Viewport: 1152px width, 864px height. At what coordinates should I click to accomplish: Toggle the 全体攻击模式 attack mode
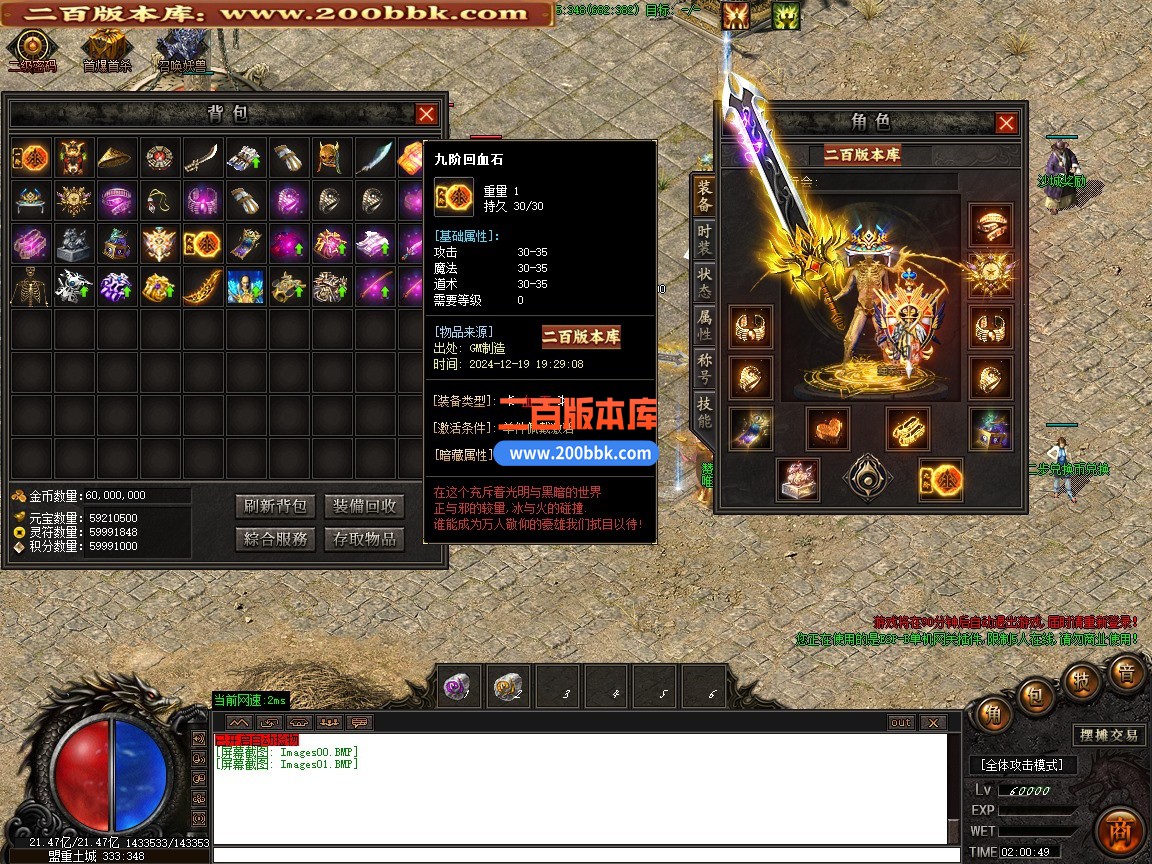click(1021, 765)
